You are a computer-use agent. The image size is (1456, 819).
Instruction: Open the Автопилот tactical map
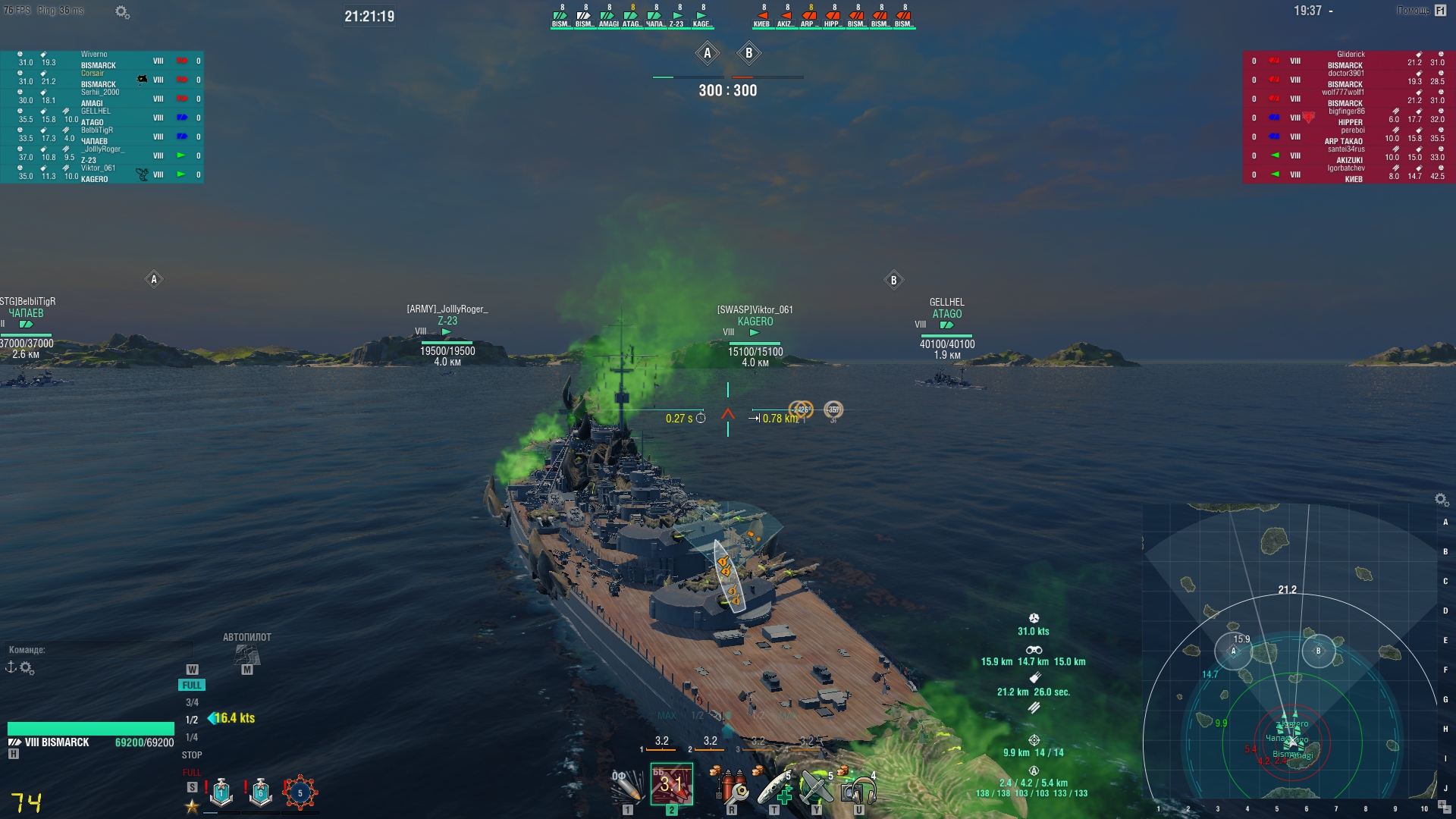pos(246,654)
